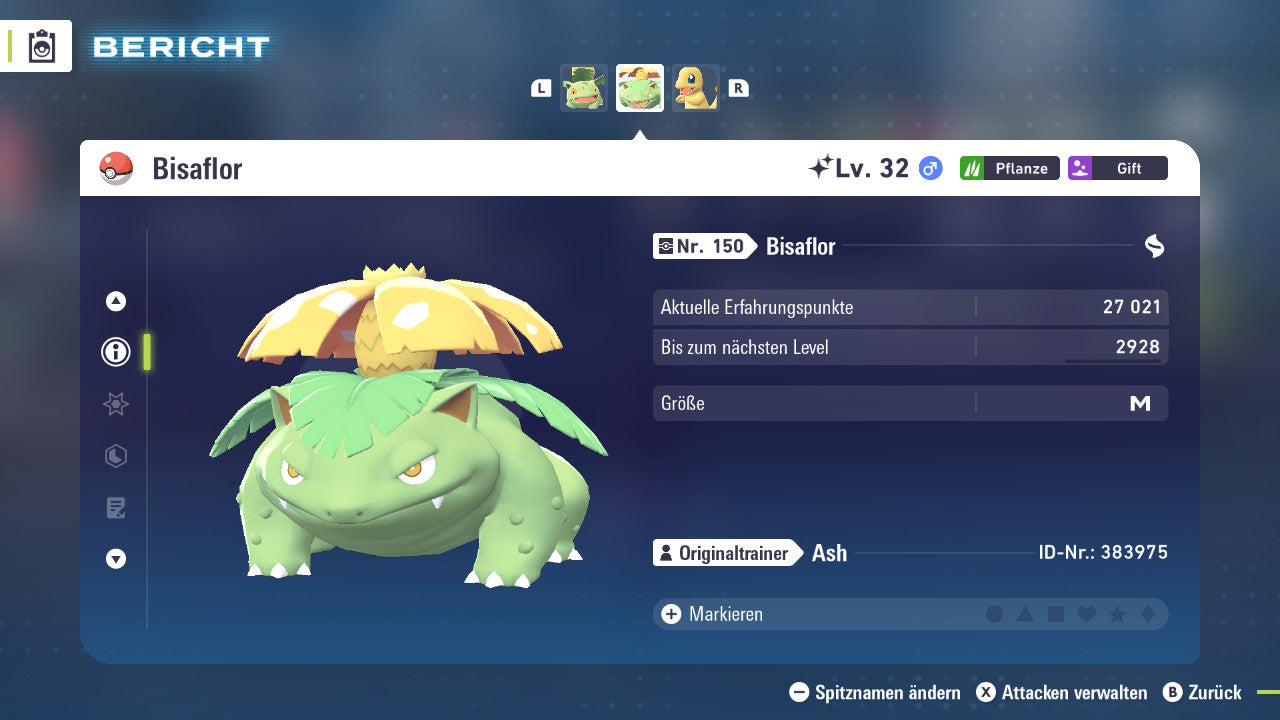Image resolution: width=1280 pixels, height=720 pixels.
Task: Click Spitznamen ändern at the bottom
Action: coord(878,692)
